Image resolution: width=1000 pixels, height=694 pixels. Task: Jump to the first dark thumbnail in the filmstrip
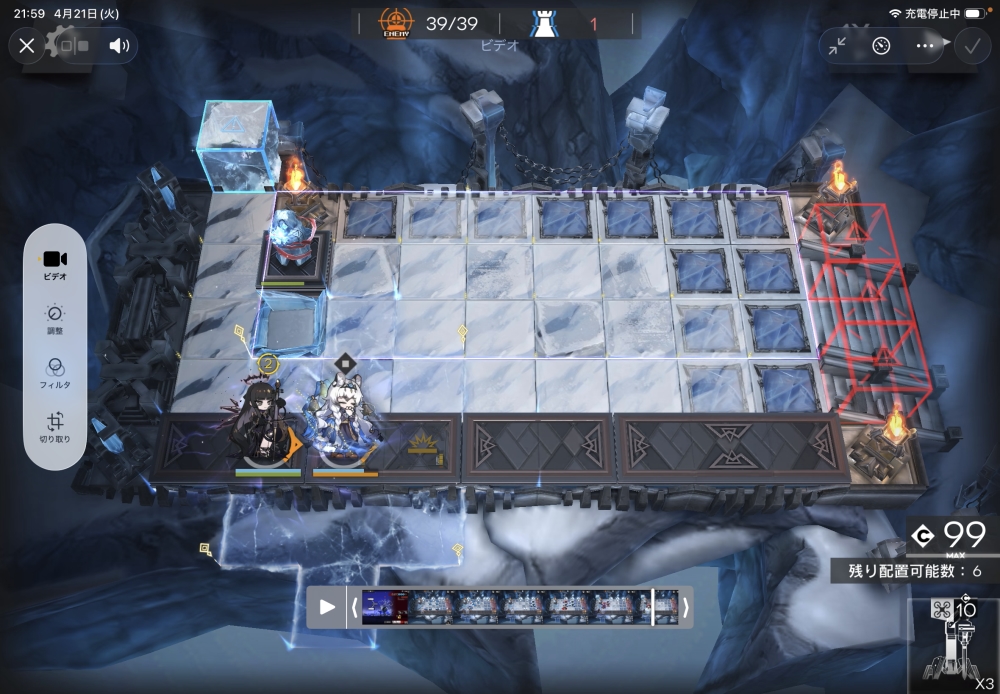(384, 607)
